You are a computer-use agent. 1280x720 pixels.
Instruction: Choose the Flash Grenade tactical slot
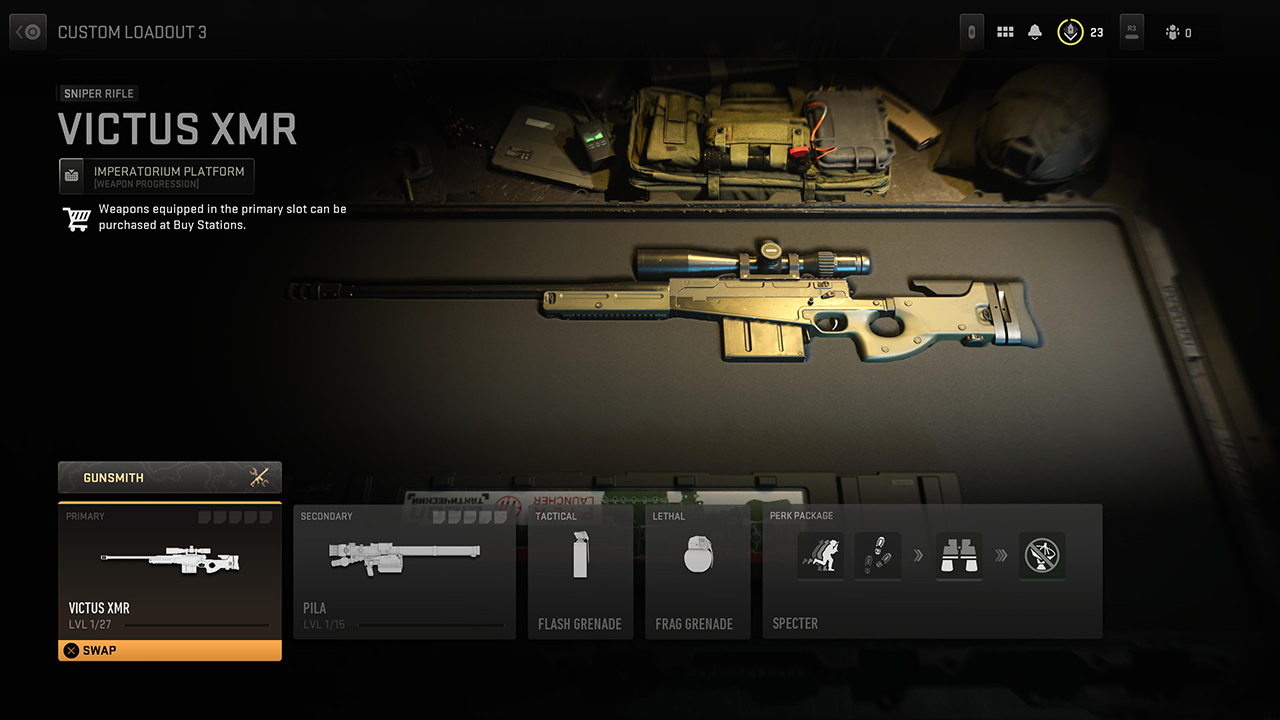tap(580, 572)
